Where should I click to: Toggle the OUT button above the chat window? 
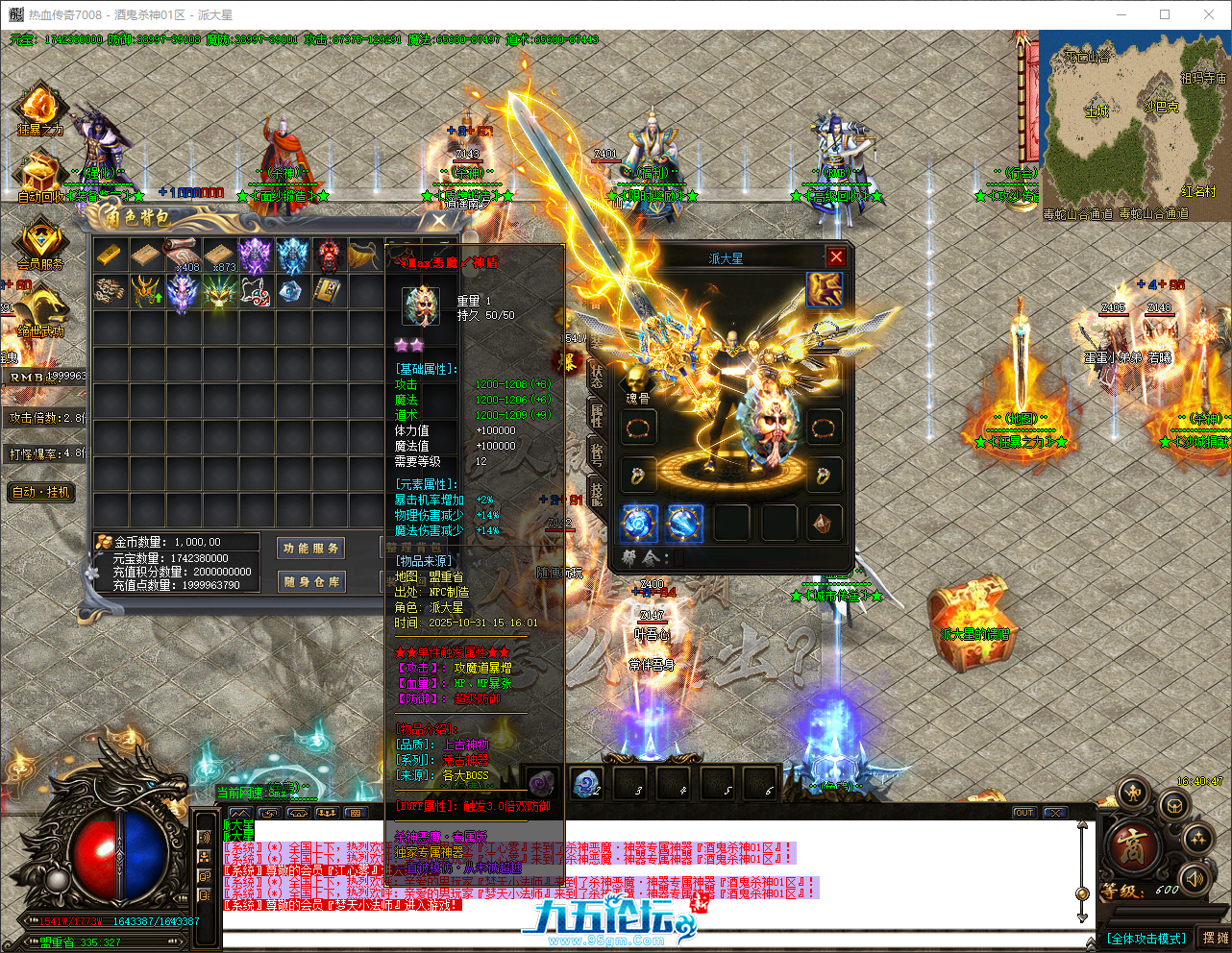1023,812
